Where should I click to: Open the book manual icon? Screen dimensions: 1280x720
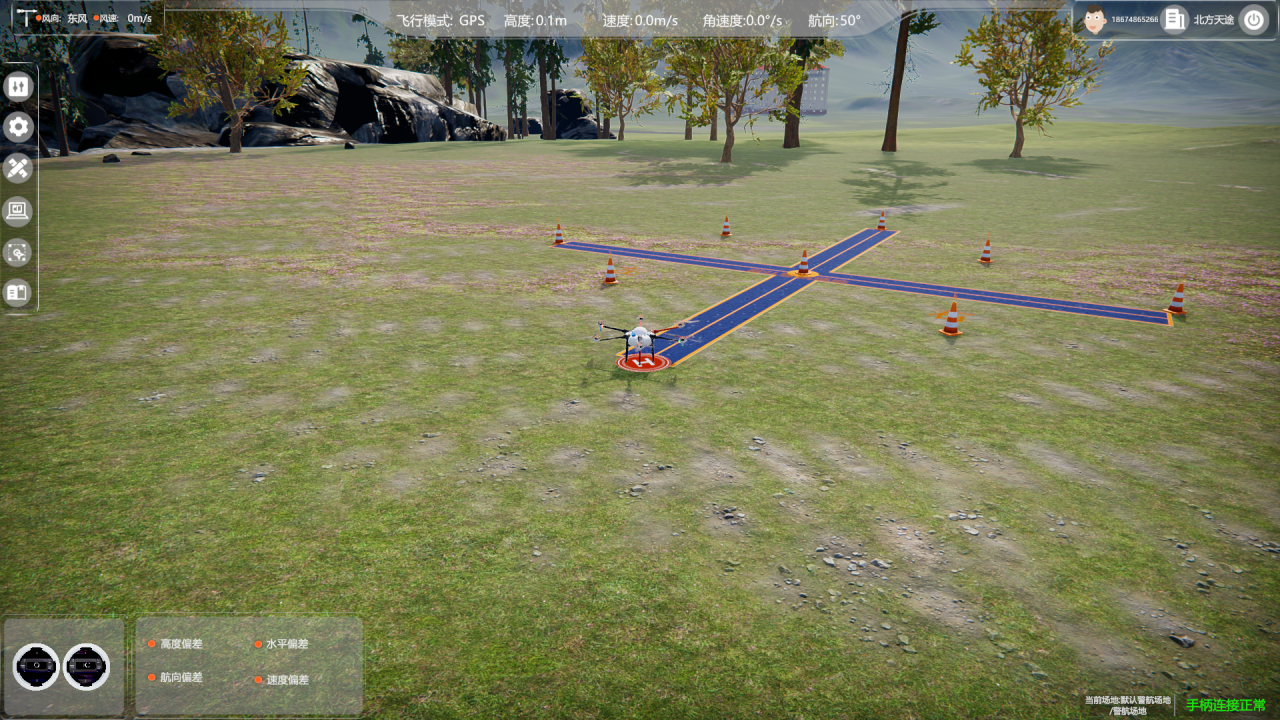pos(18,293)
